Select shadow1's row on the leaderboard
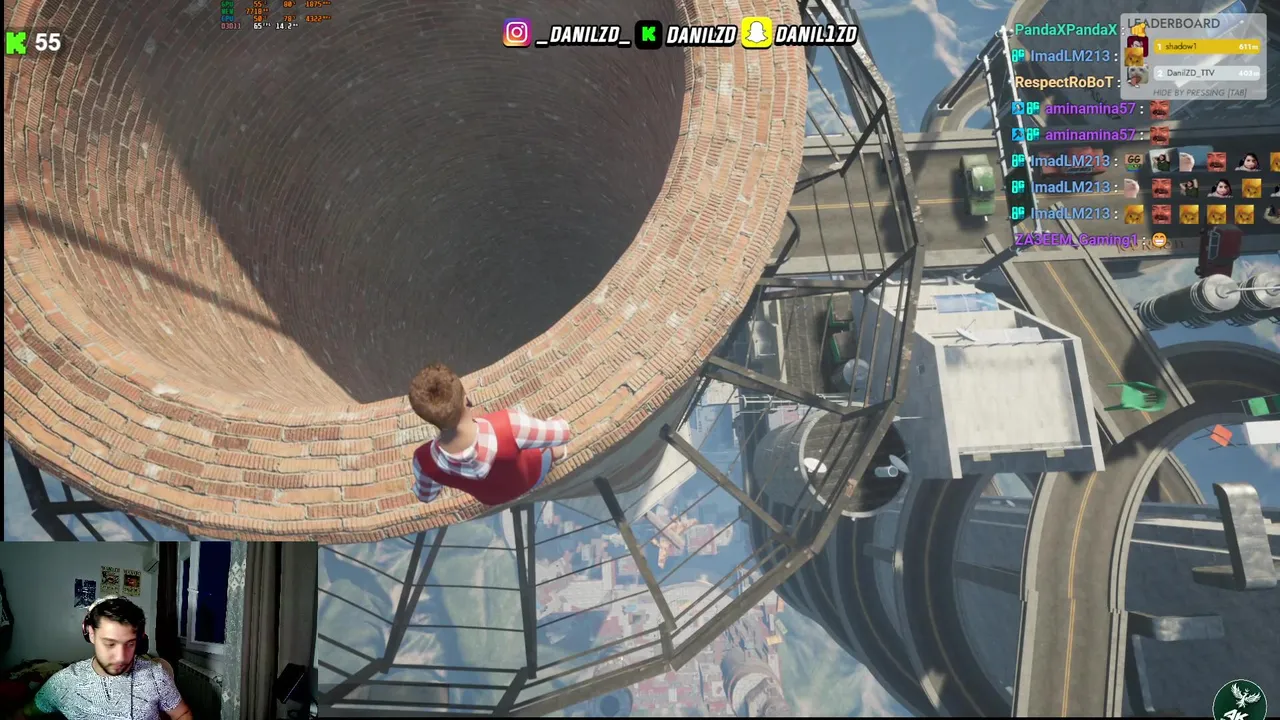This screenshot has height=720, width=1280. [x=1205, y=47]
